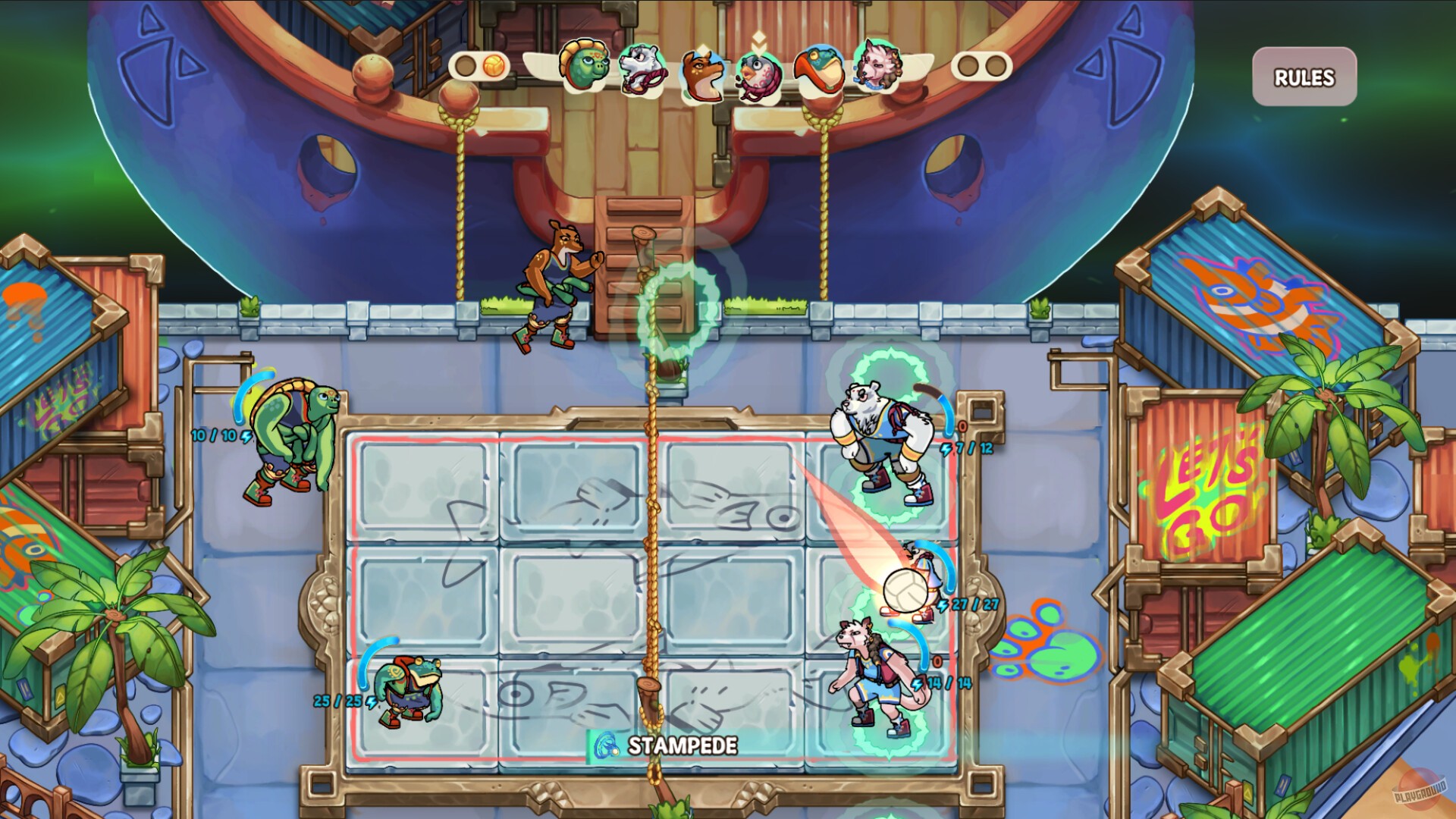Select the turtle character portrait

584,70
